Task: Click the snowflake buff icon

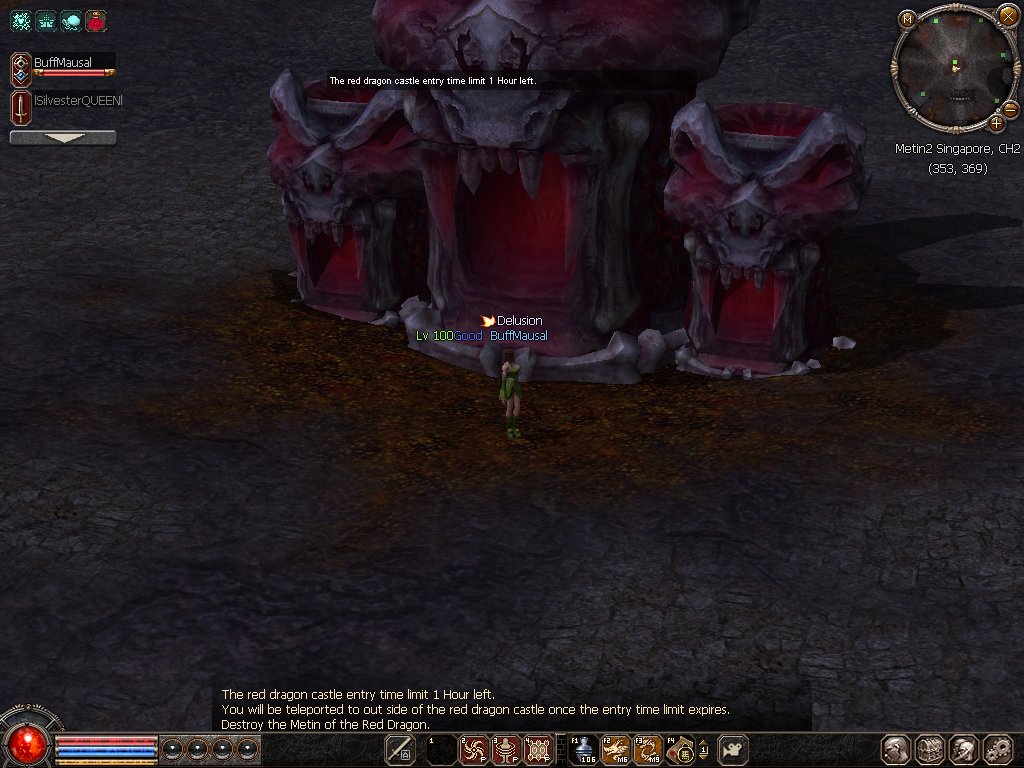Action: click(21, 20)
